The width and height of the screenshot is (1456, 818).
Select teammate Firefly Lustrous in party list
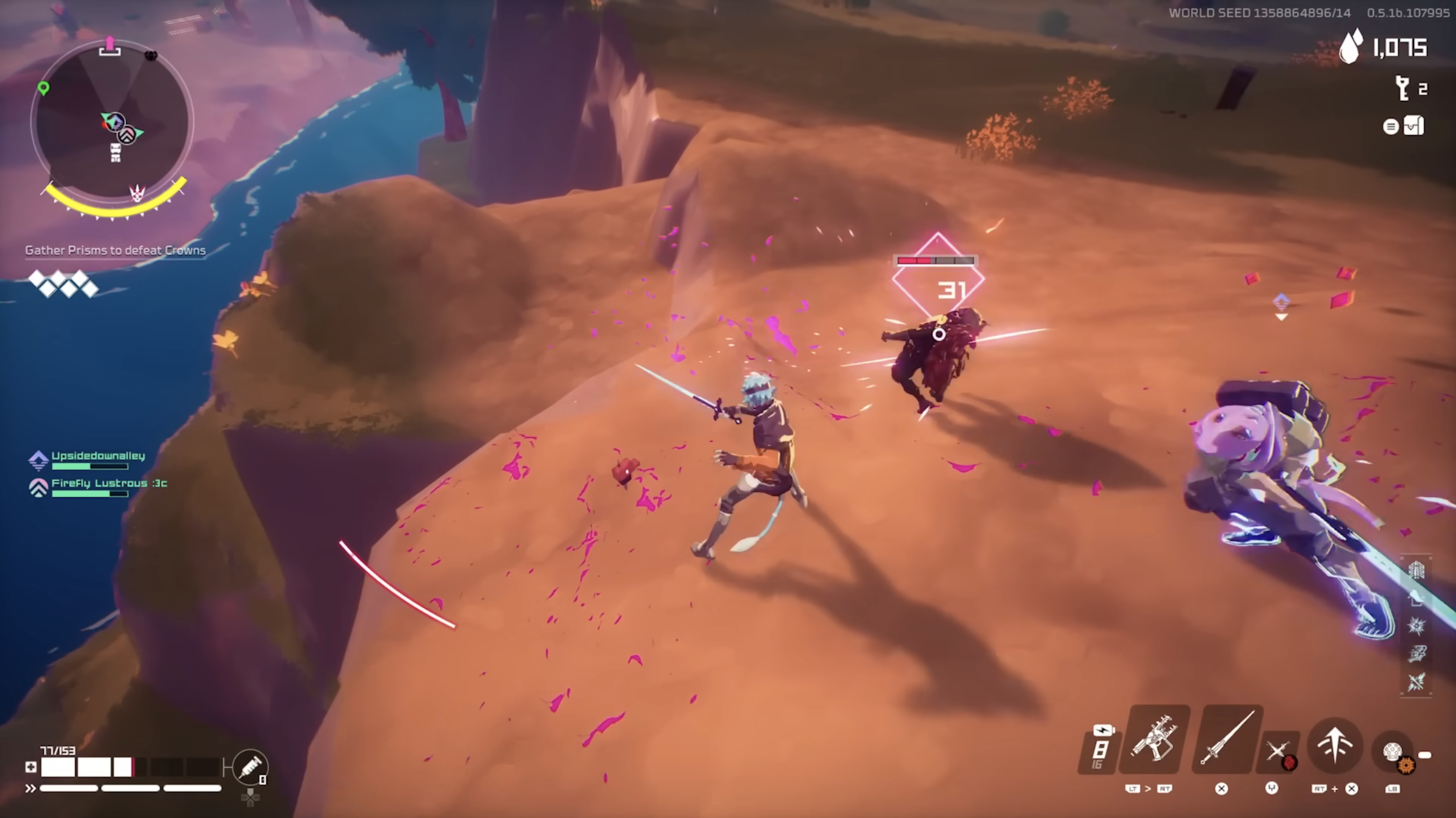click(x=109, y=483)
